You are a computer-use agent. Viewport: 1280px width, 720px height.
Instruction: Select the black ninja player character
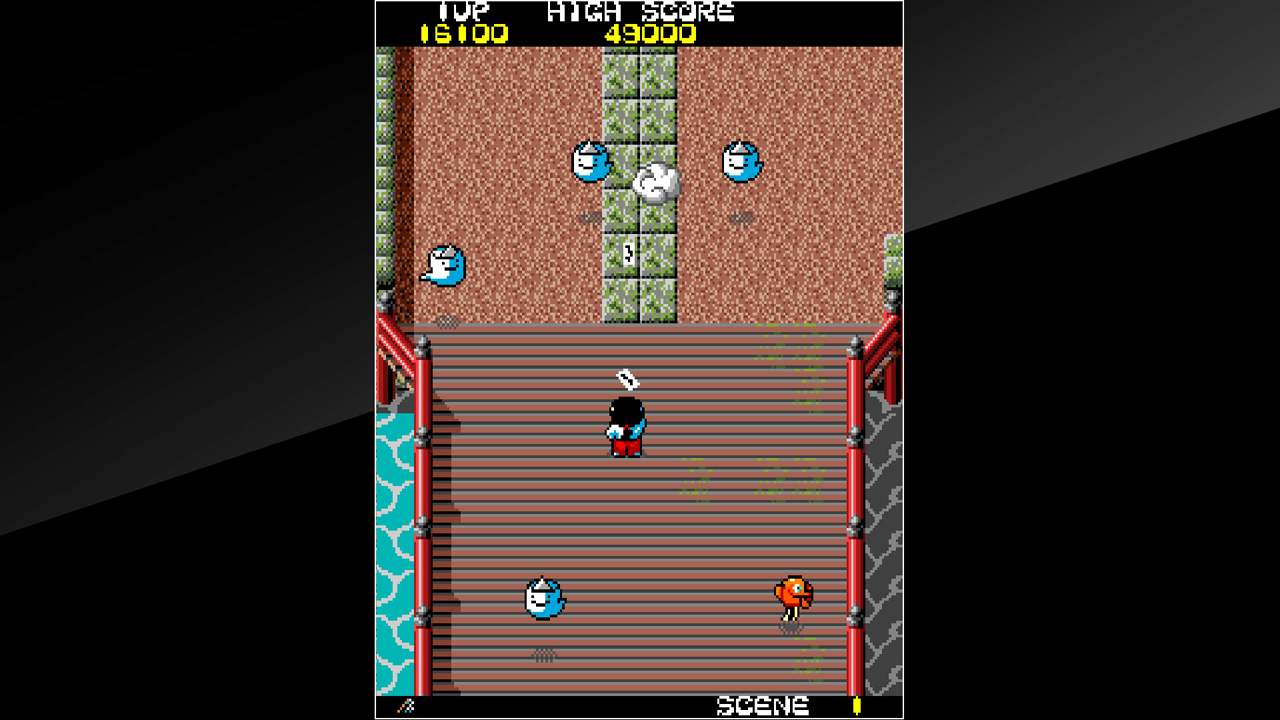tap(625, 425)
